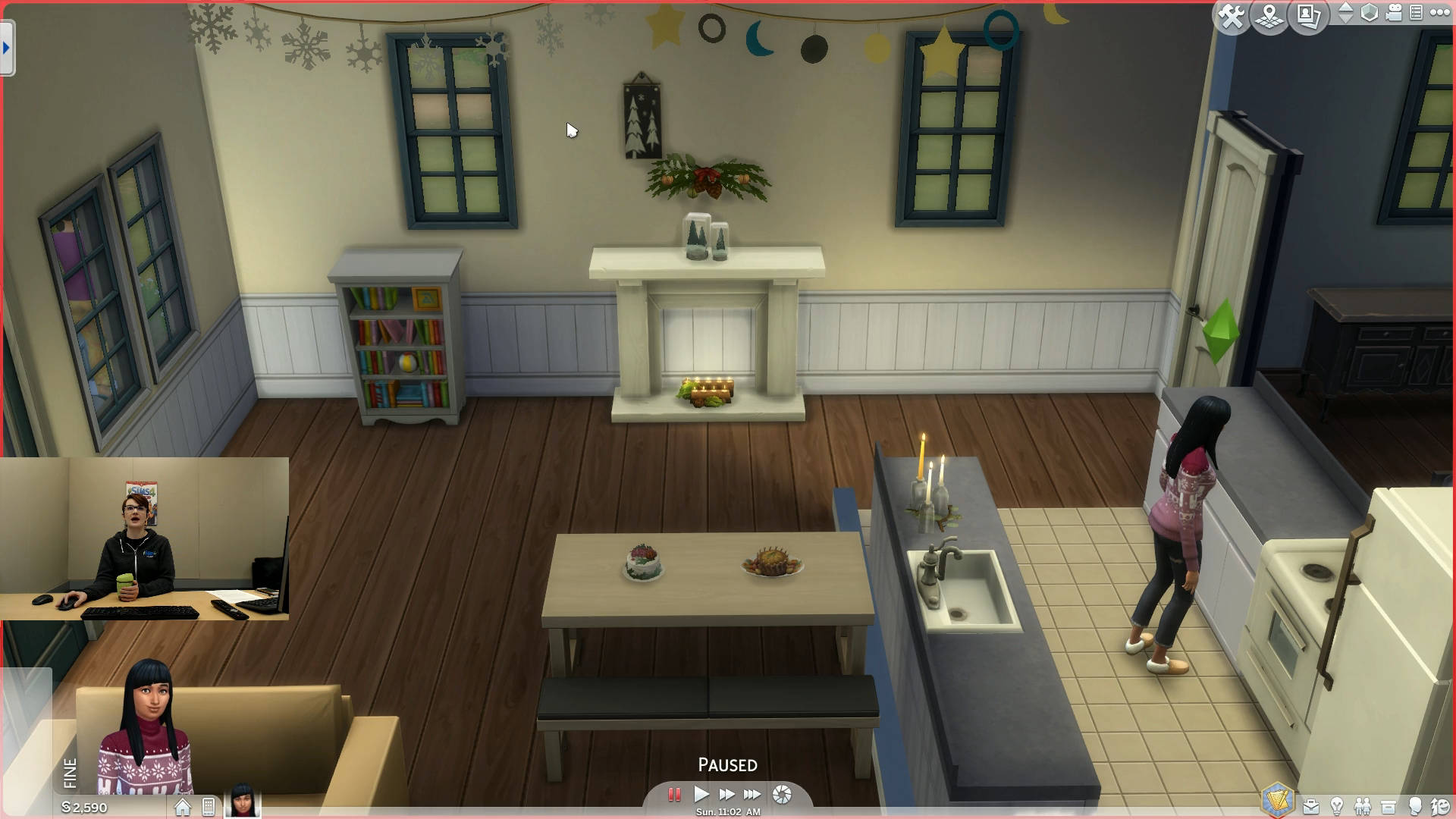The width and height of the screenshot is (1456, 819).
Task: Open camera controls with the video camera icon
Action: pyautogui.click(x=1394, y=13)
